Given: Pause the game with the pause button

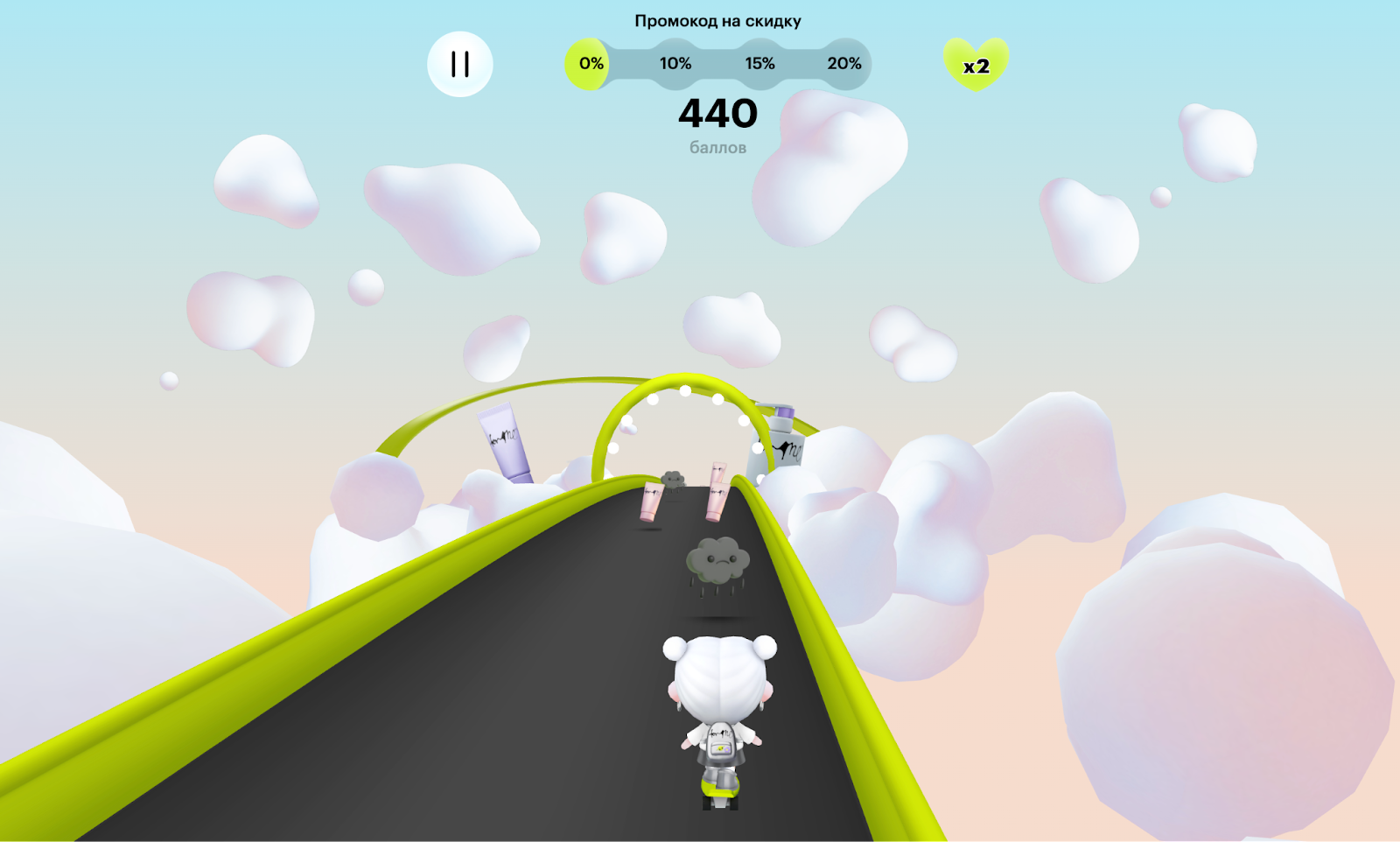Looking at the screenshot, I should tap(460, 64).
